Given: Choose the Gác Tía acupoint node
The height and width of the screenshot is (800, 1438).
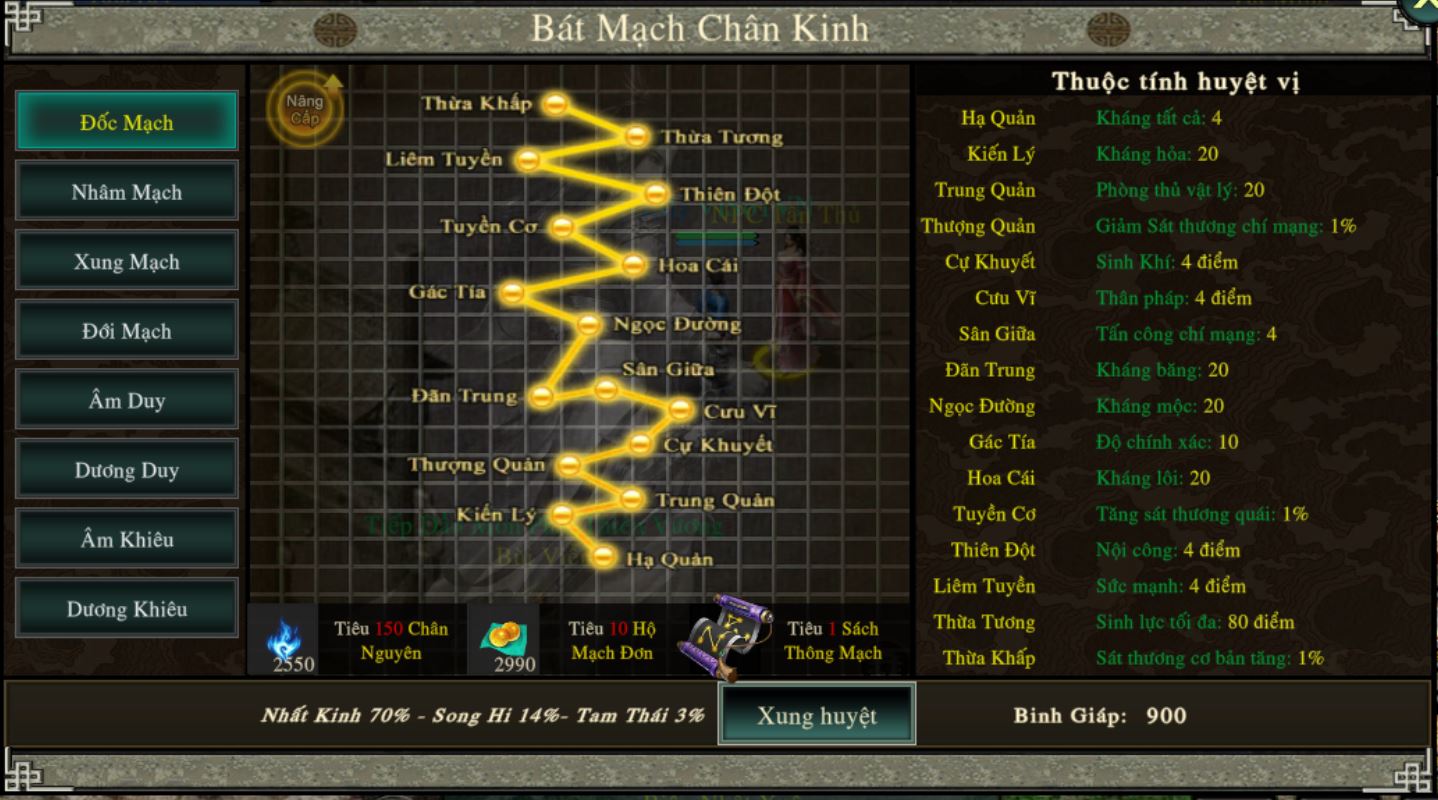Looking at the screenshot, I should (512, 292).
